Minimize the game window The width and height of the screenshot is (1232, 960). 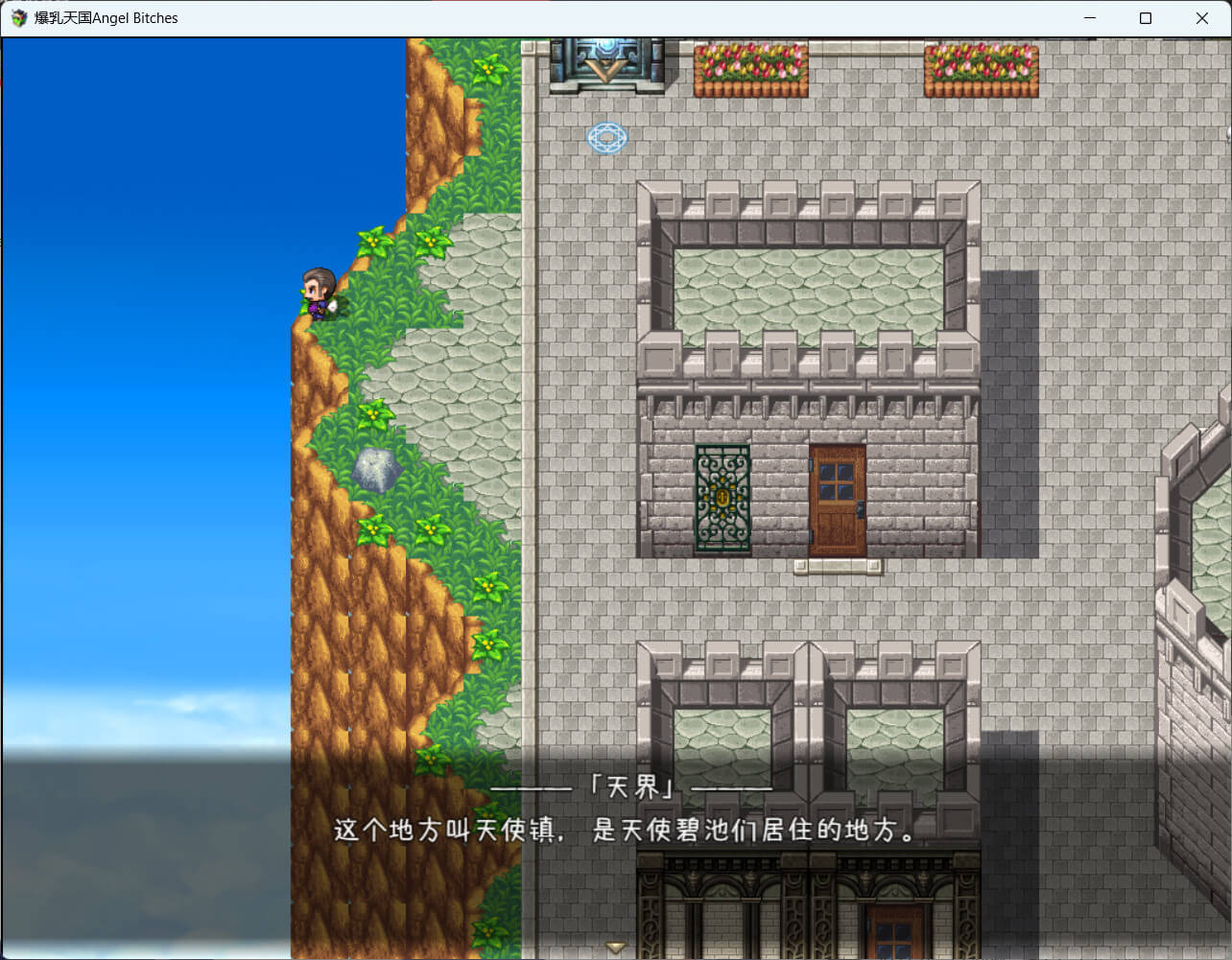(1090, 18)
